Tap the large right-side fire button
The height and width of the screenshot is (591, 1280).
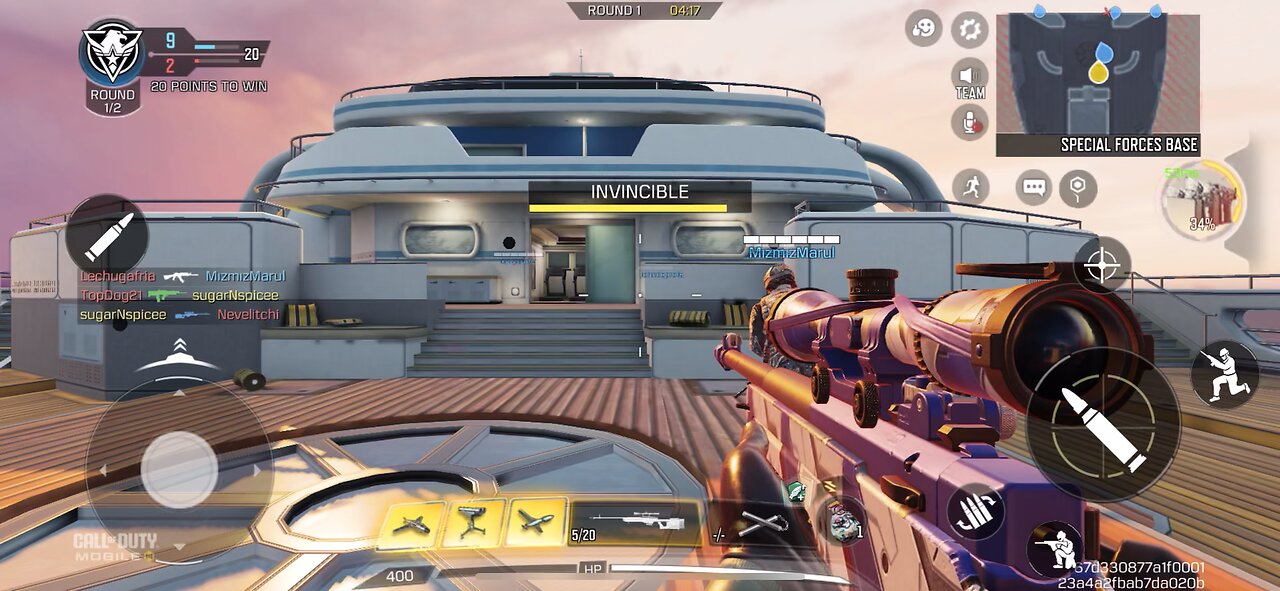1103,424
